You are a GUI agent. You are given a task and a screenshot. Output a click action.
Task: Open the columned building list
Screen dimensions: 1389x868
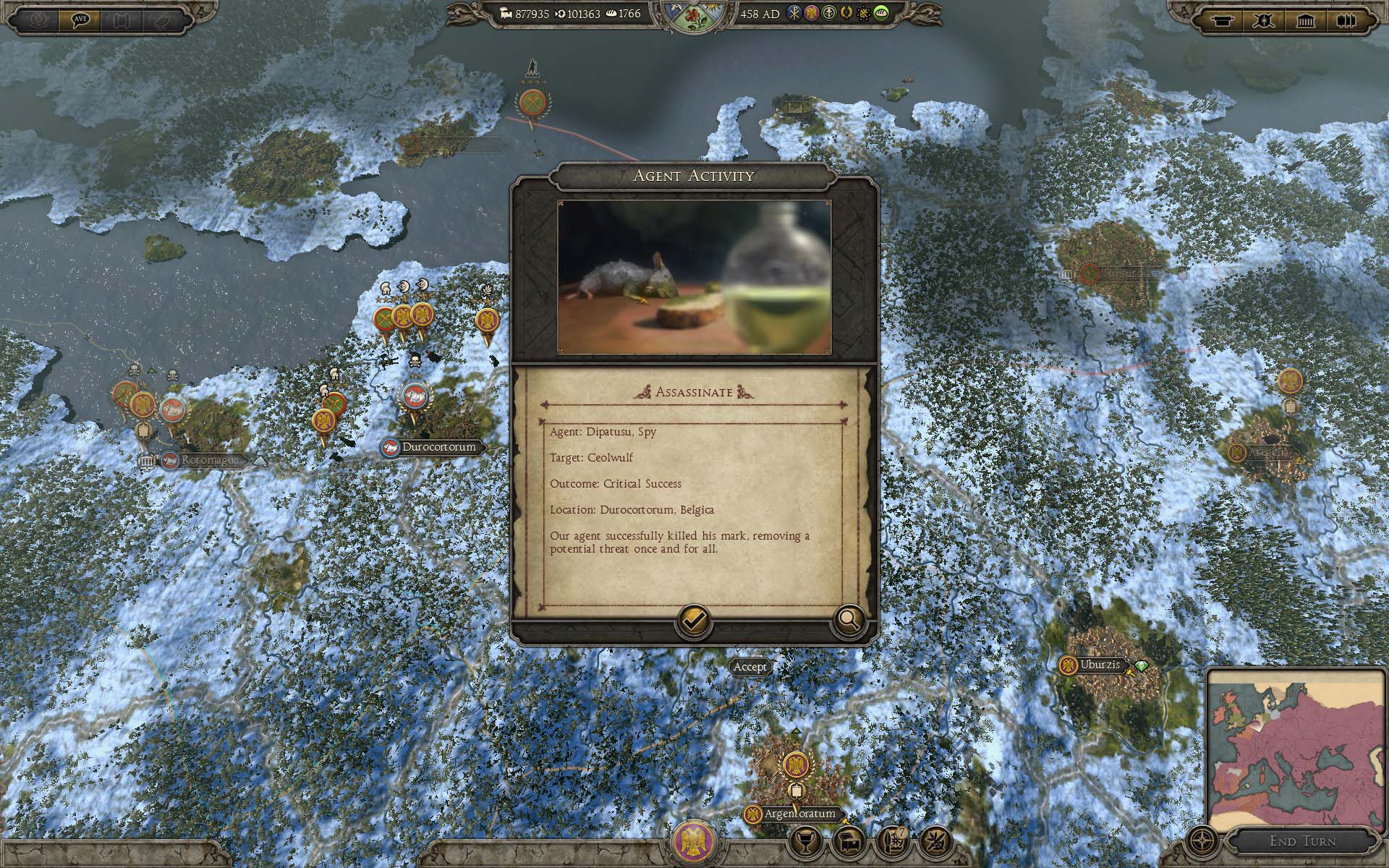[1306, 20]
